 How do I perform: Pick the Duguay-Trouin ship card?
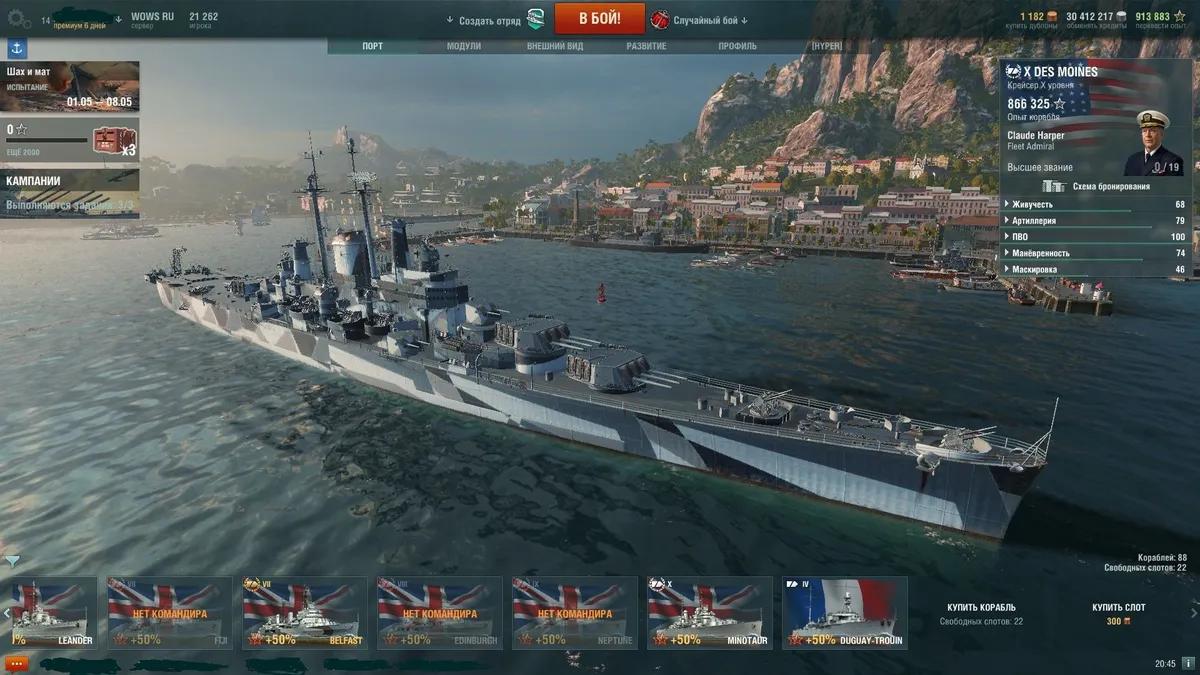tap(844, 613)
